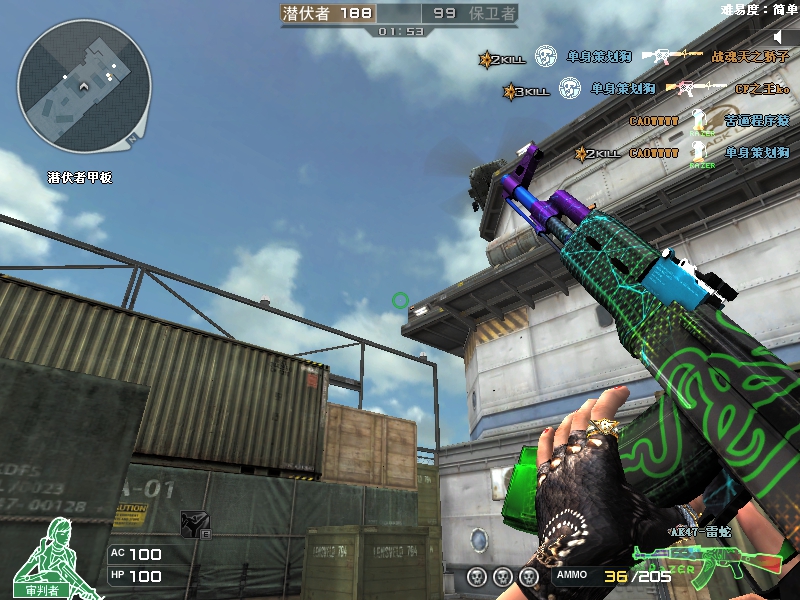Toggle the speaker sound icon
This screenshot has width=800, height=600.
coord(781,37)
